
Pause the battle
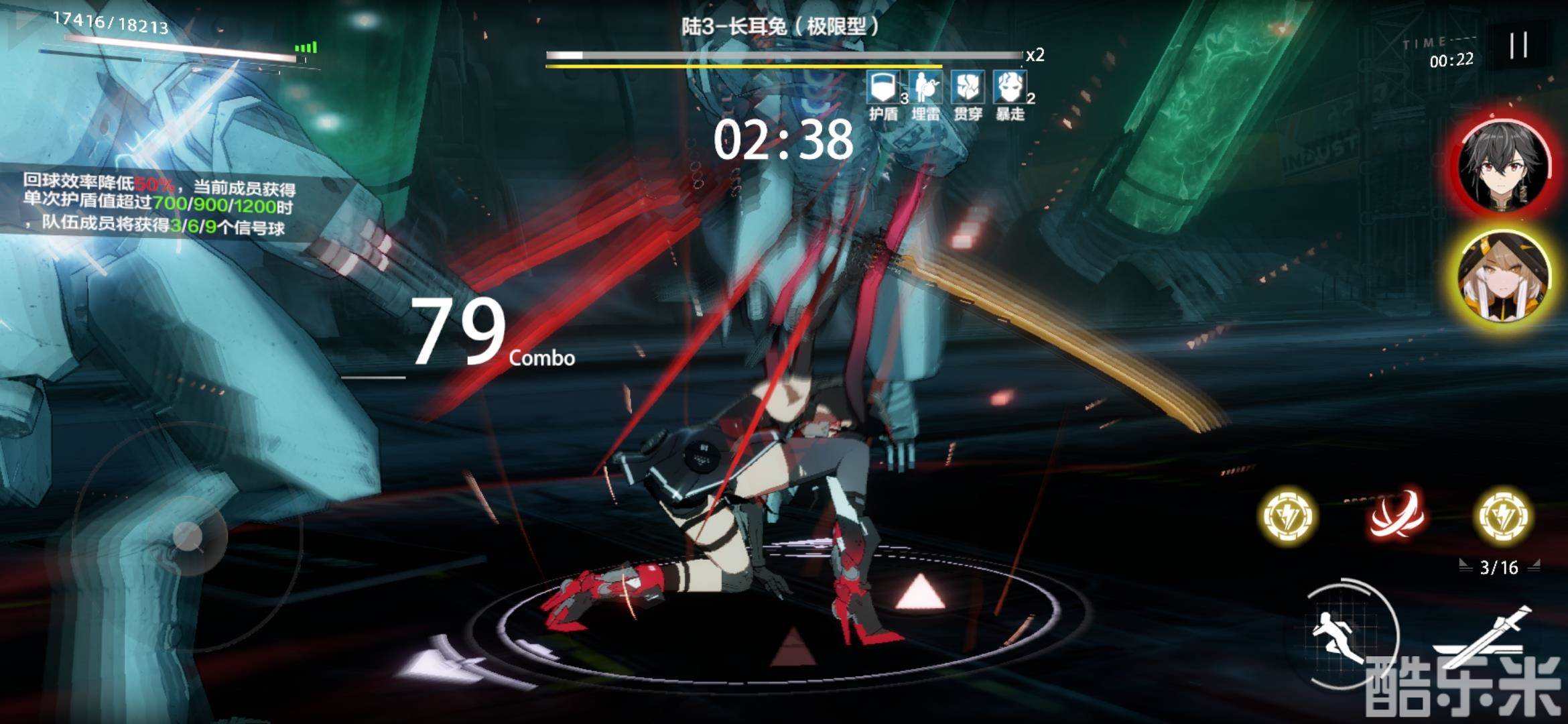point(1518,46)
